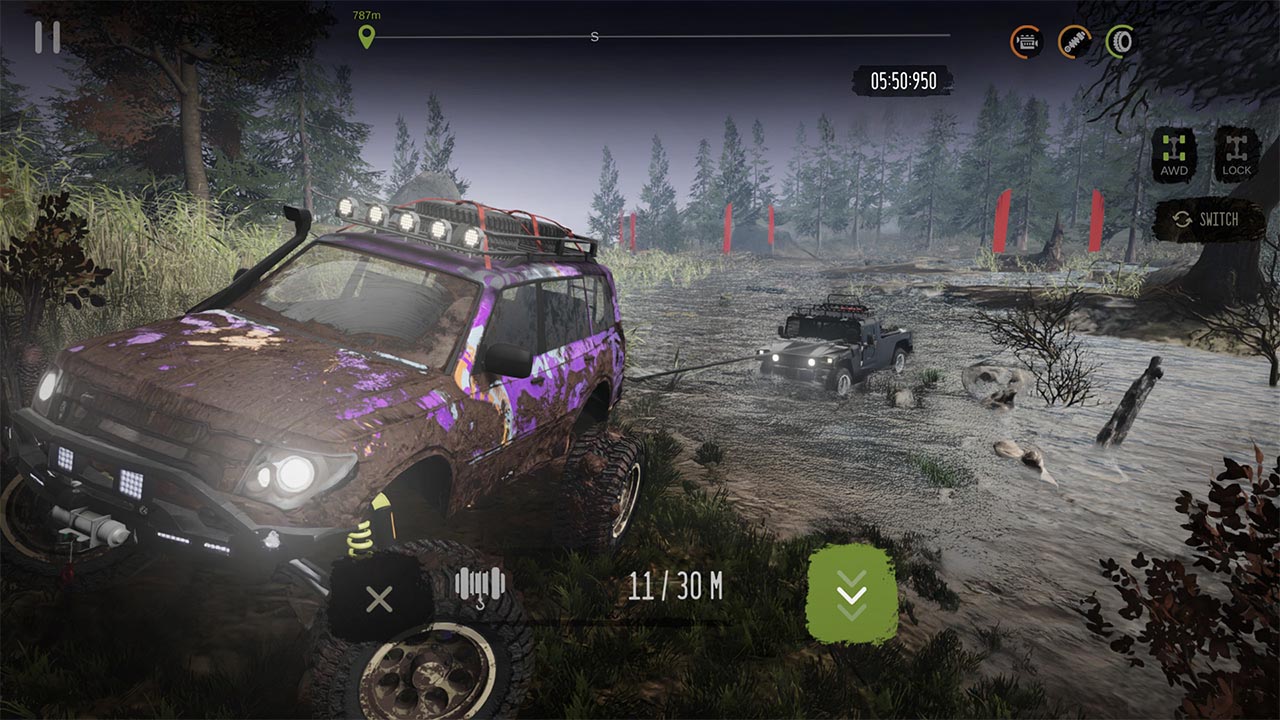Viewport: 1280px width, 720px height.
Task: Click the rotating arrows icon on SWITCH
Action: [1184, 218]
